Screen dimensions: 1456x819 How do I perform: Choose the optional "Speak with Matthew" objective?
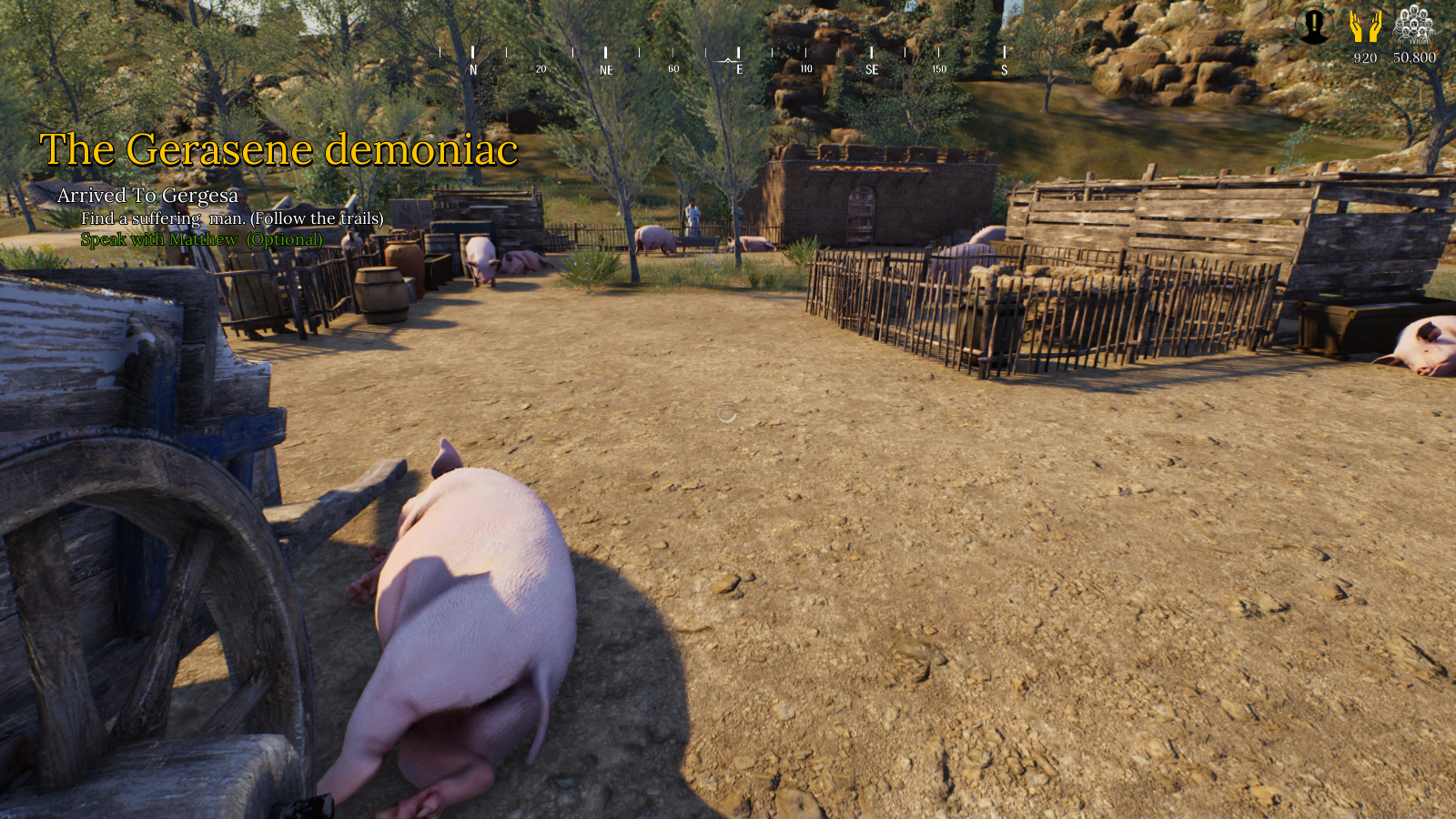(x=201, y=239)
